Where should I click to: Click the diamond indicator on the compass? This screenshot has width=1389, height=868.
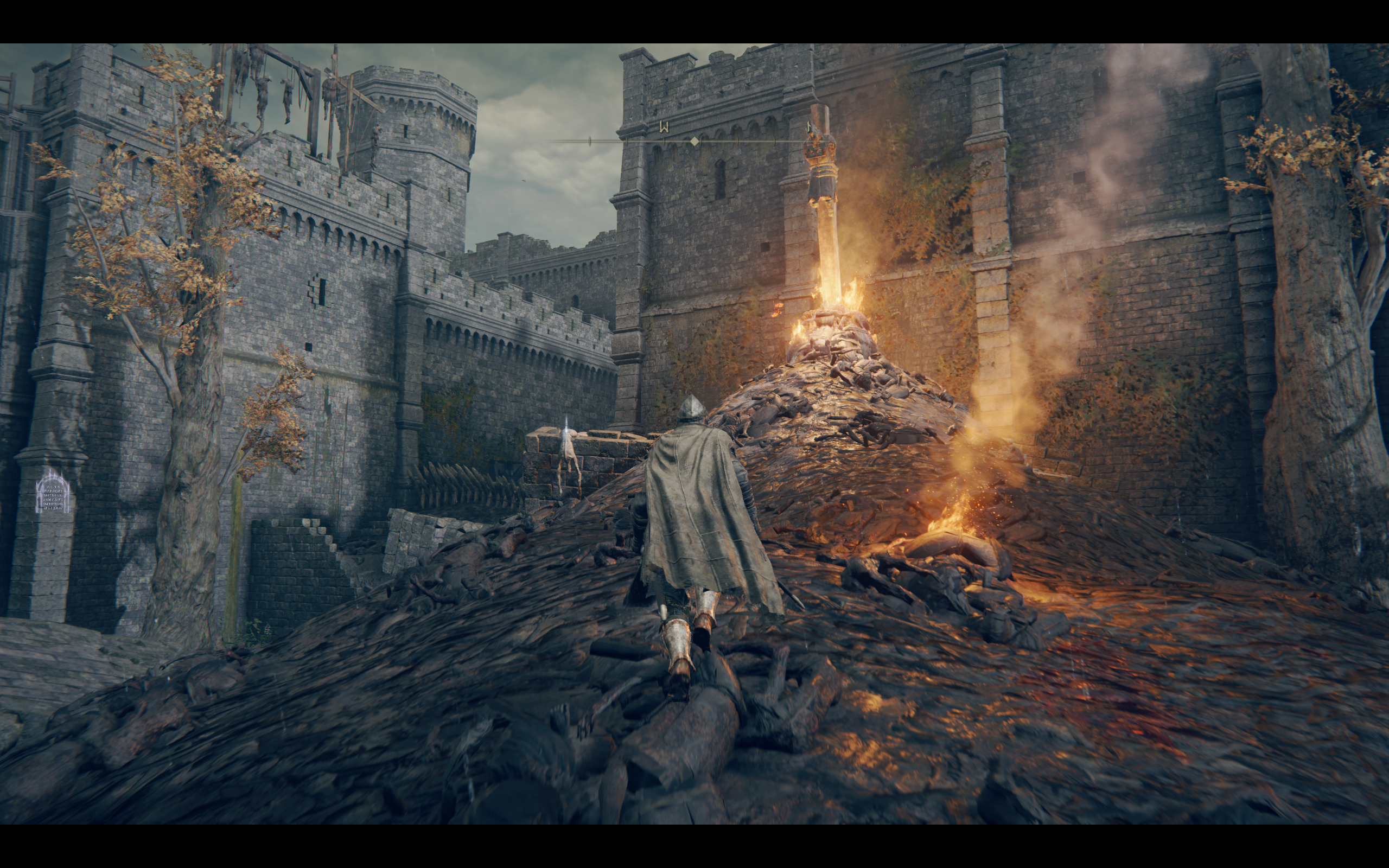694,141
